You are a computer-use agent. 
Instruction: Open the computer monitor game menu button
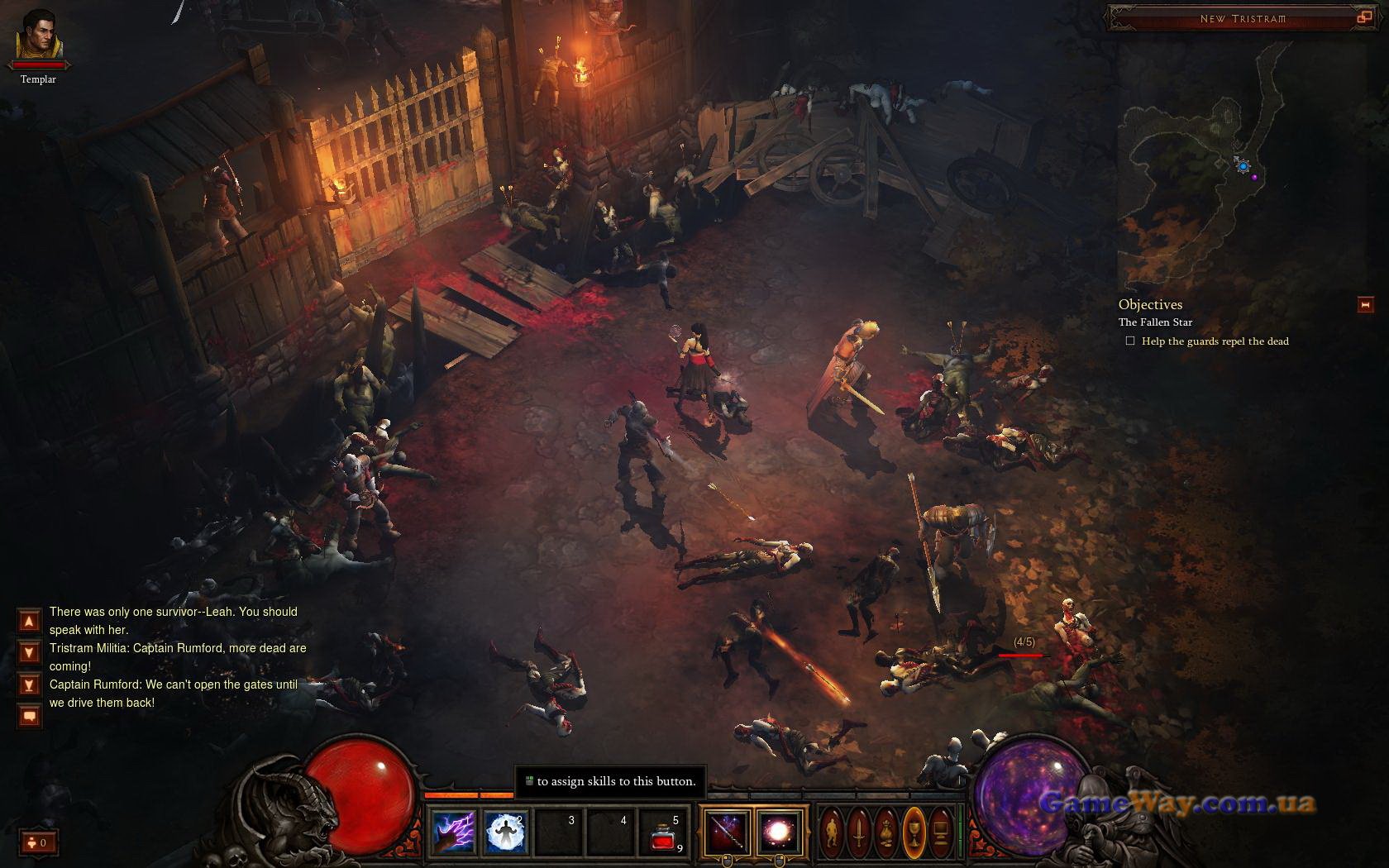940,830
